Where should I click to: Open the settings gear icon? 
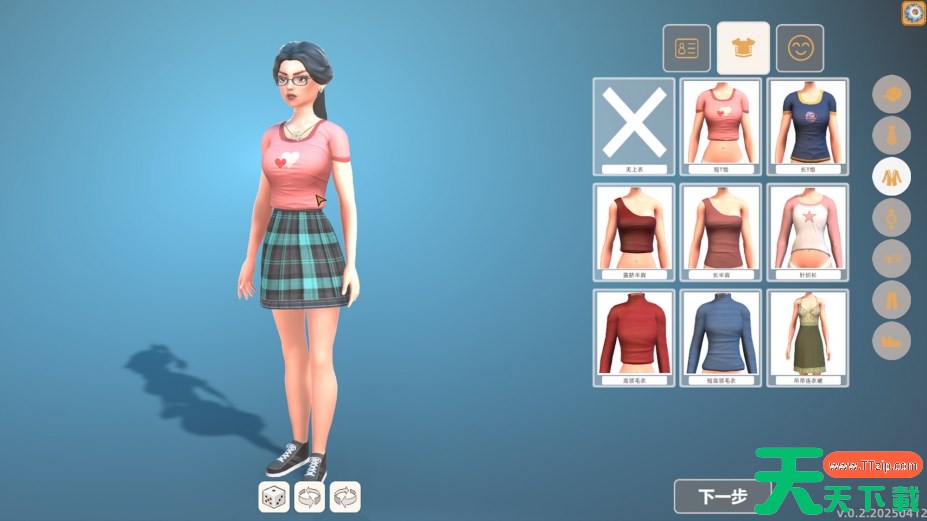pyautogui.click(x=913, y=12)
